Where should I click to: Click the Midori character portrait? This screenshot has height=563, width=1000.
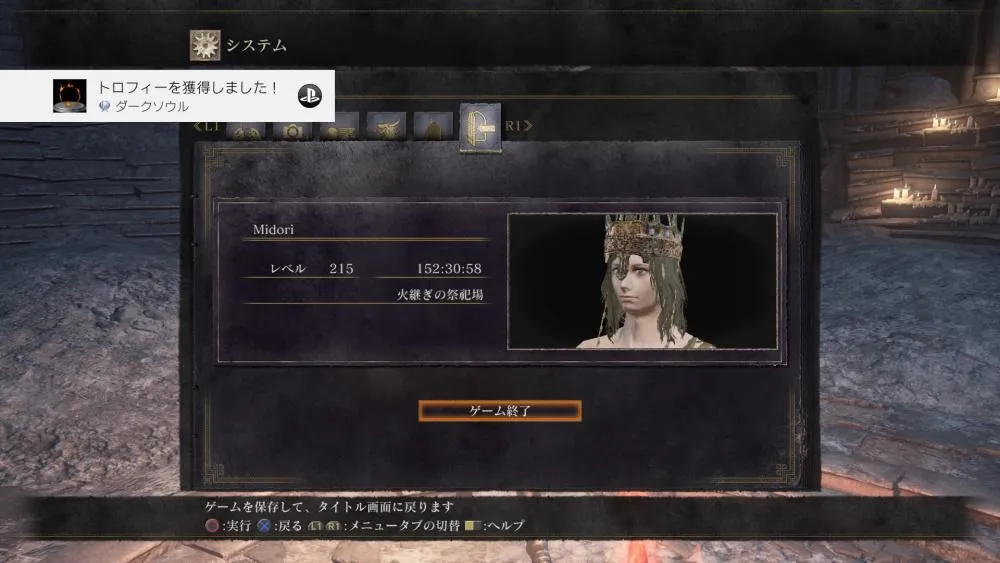pyautogui.click(x=642, y=281)
